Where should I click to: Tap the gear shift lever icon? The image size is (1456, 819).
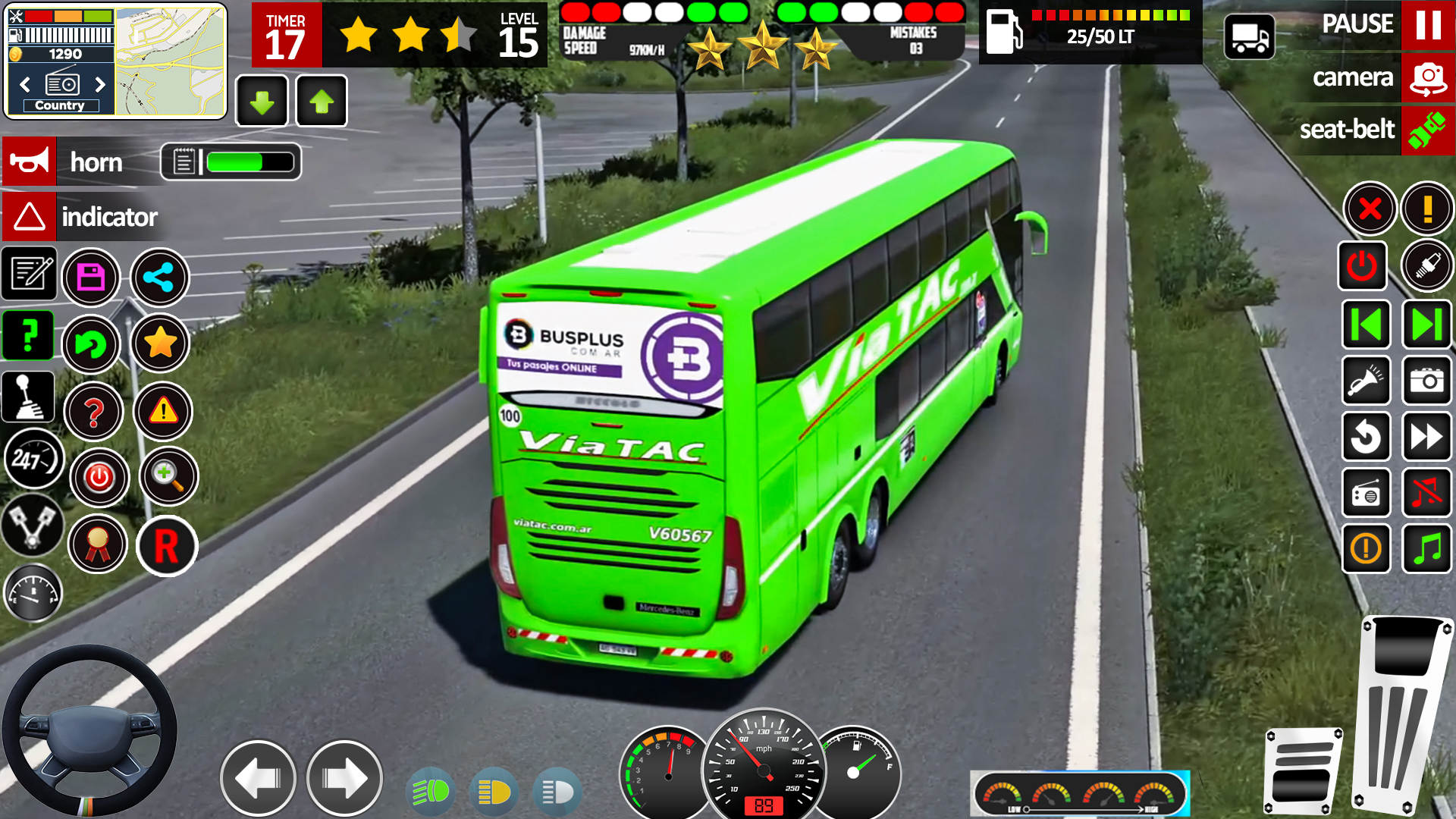tap(29, 397)
